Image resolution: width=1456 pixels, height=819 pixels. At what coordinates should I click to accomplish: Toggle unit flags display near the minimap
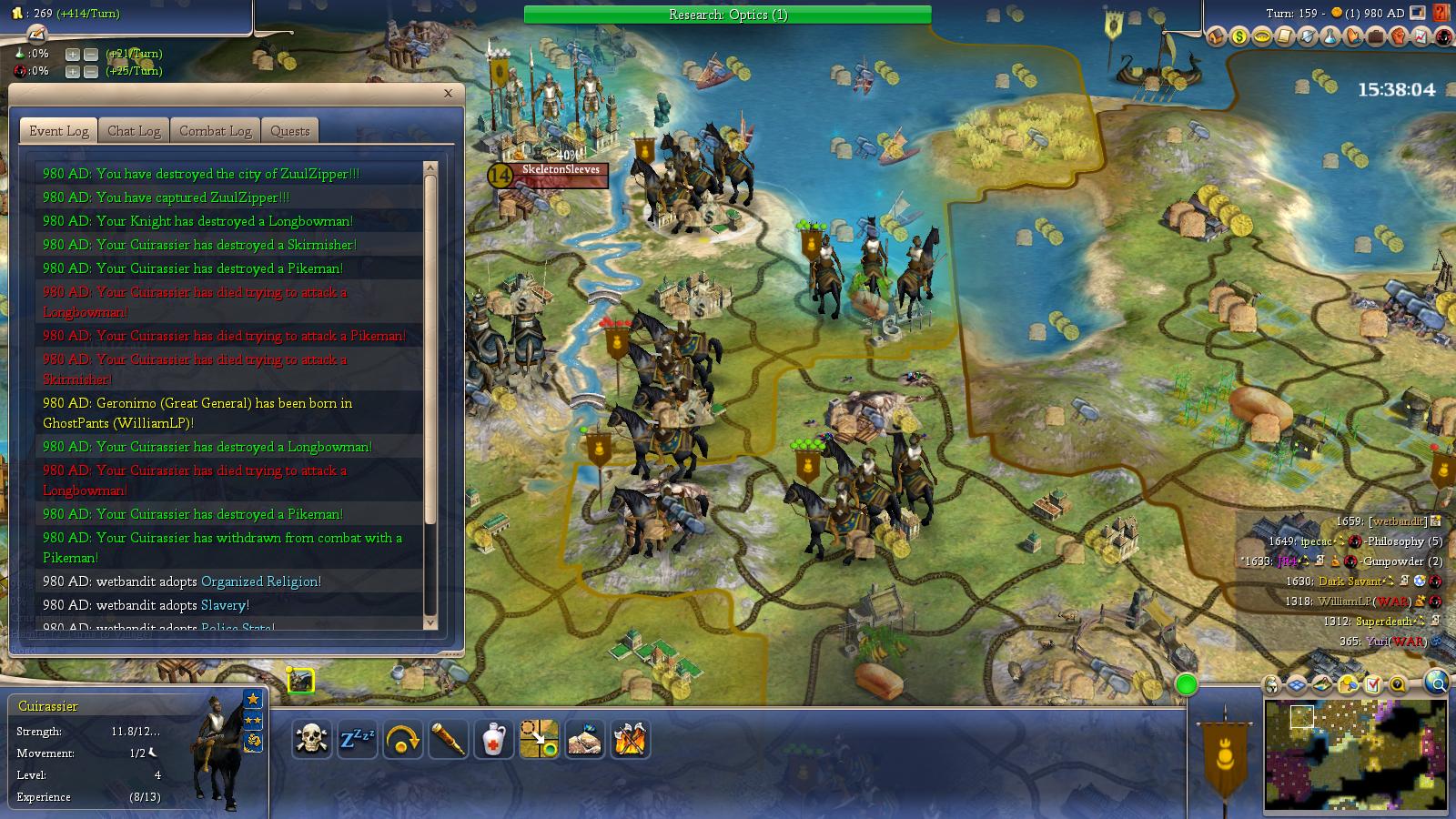click(x=1270, y=683)
